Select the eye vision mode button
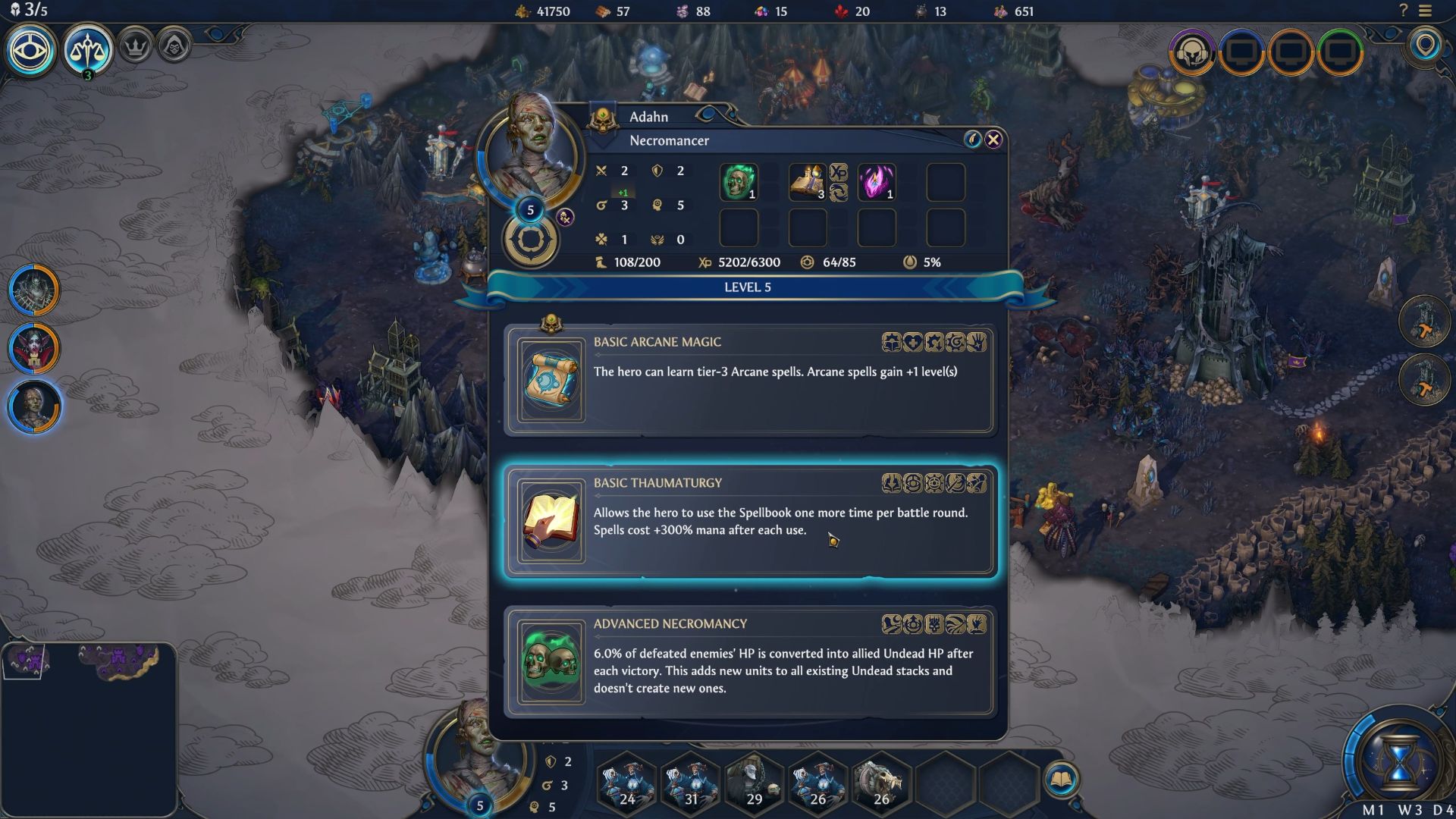Screen dimensions: 1456x819 point(31,50)
